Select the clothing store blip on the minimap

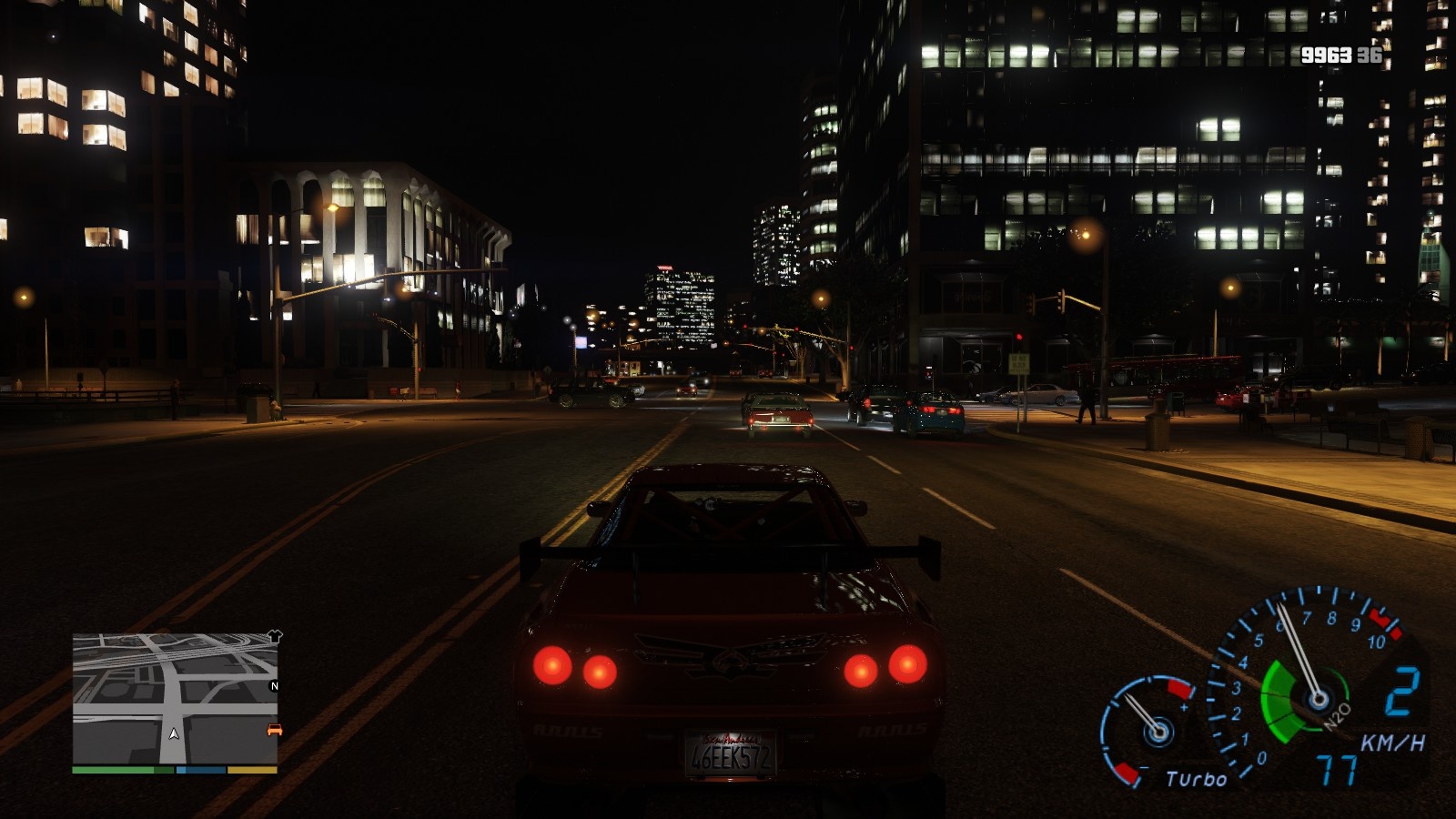[x=276, y=635]
